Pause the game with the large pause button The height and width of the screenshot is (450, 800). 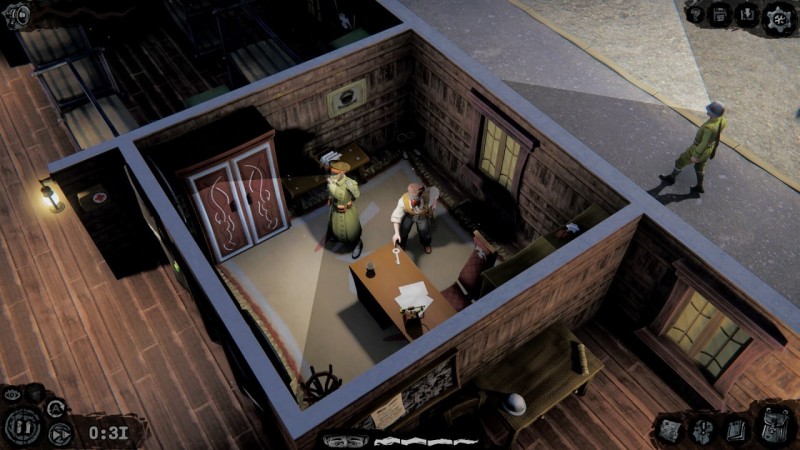pyautogui.click(x=23, y=427)
